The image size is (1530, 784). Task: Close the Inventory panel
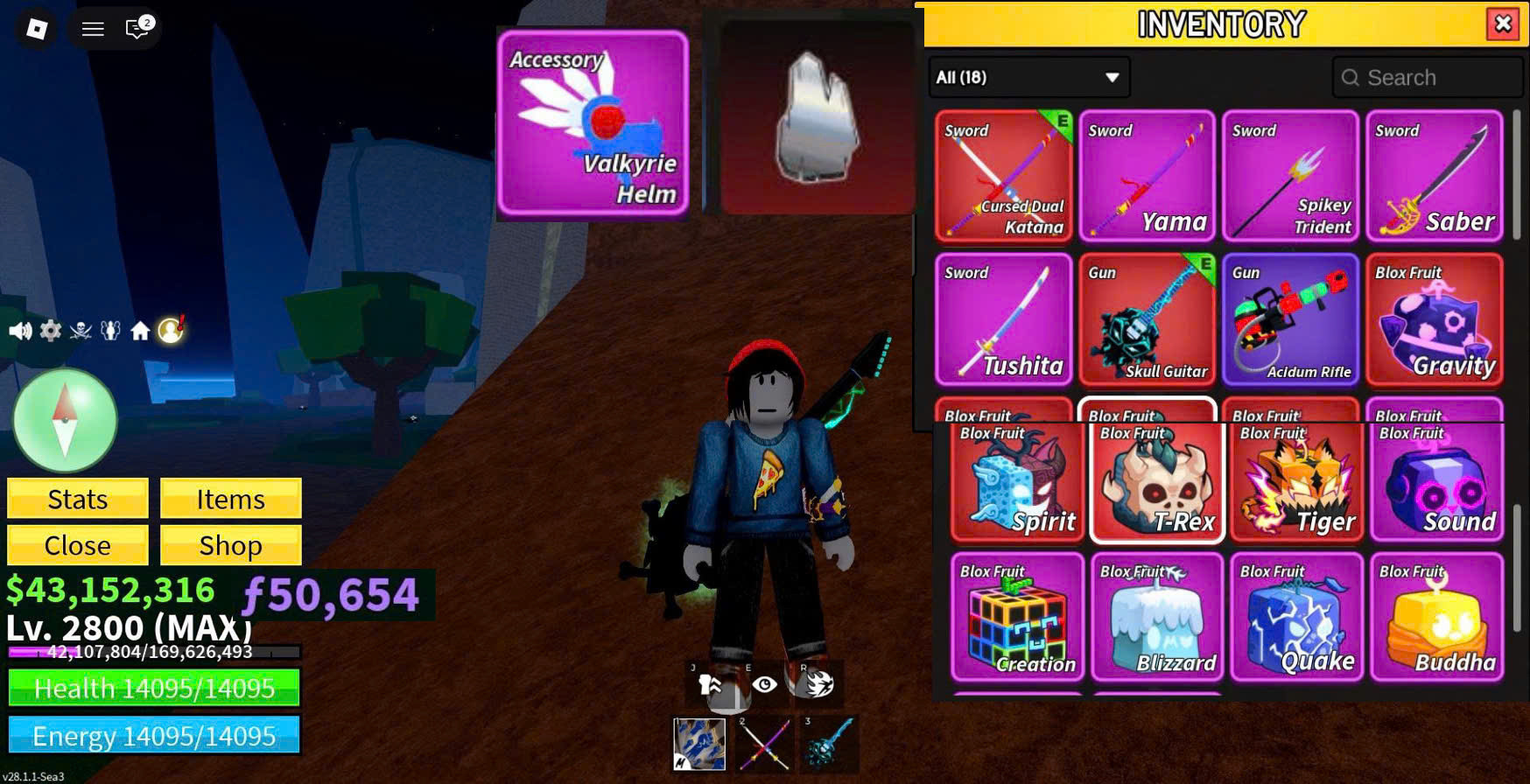[1503, 24]
